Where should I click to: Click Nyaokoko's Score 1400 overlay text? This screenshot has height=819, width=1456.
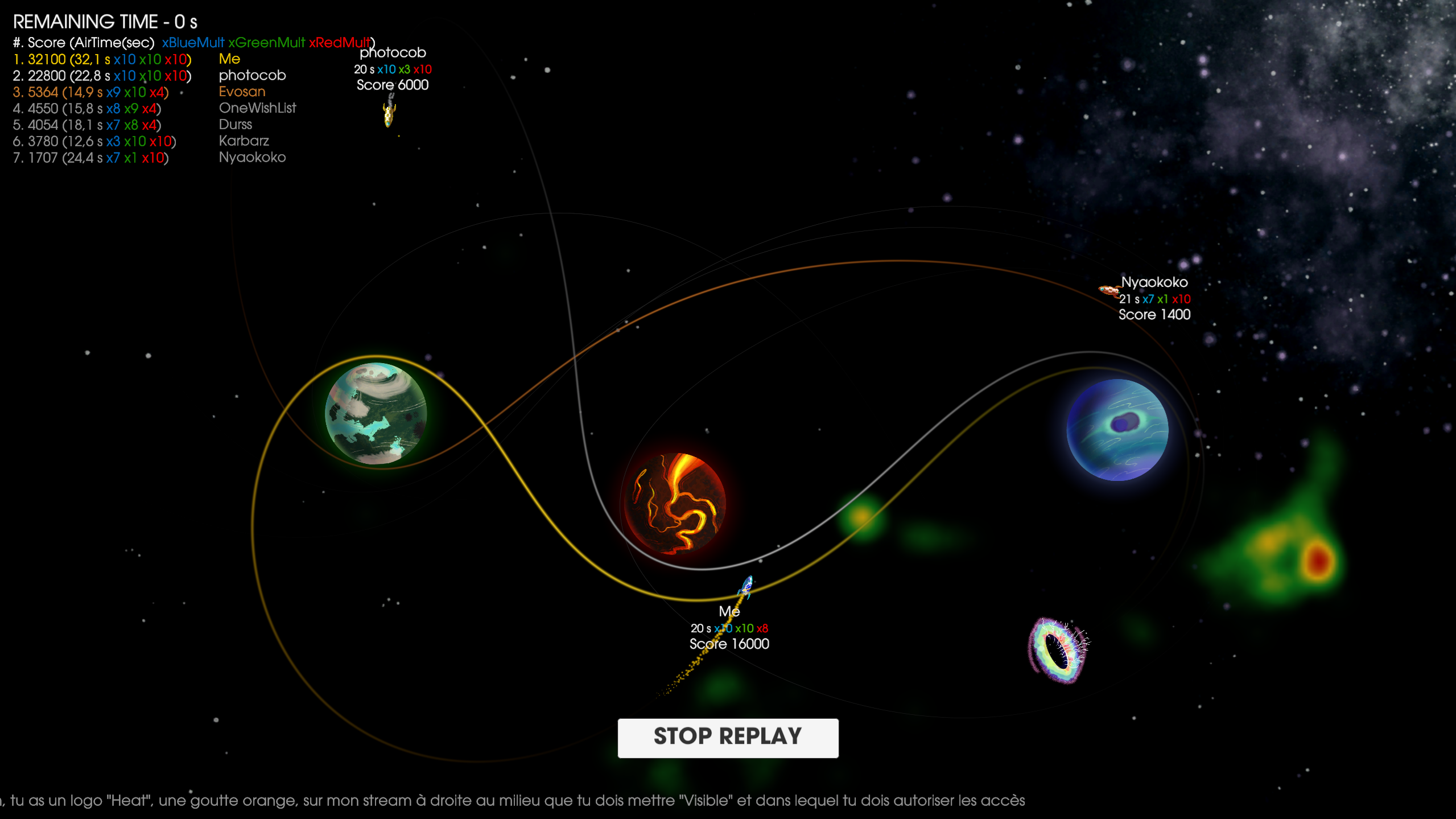click(x=1154, y=314)
